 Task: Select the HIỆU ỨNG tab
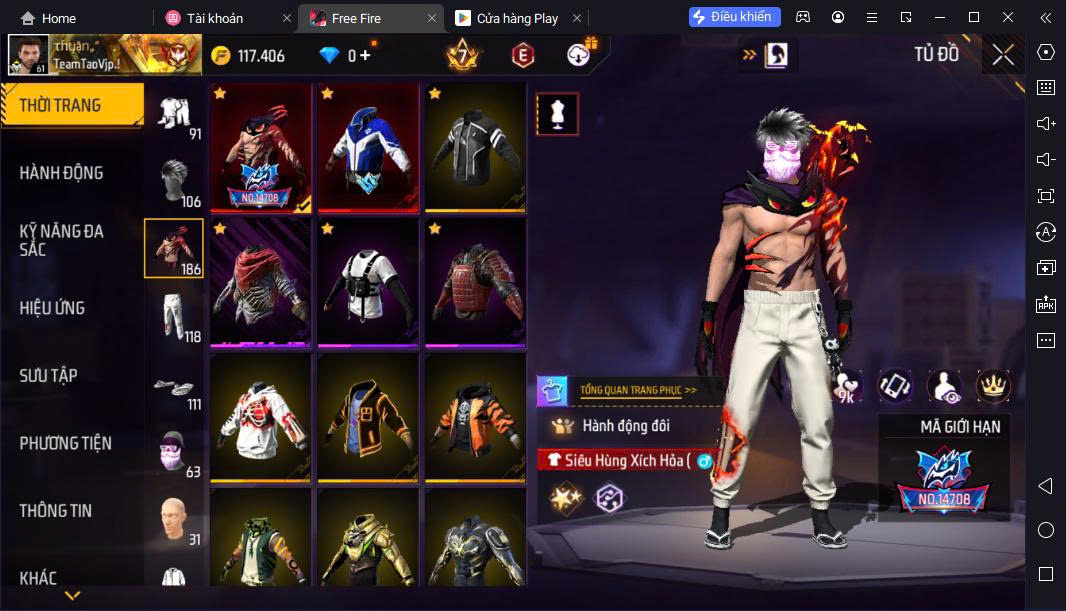click(x=52, y=308)
